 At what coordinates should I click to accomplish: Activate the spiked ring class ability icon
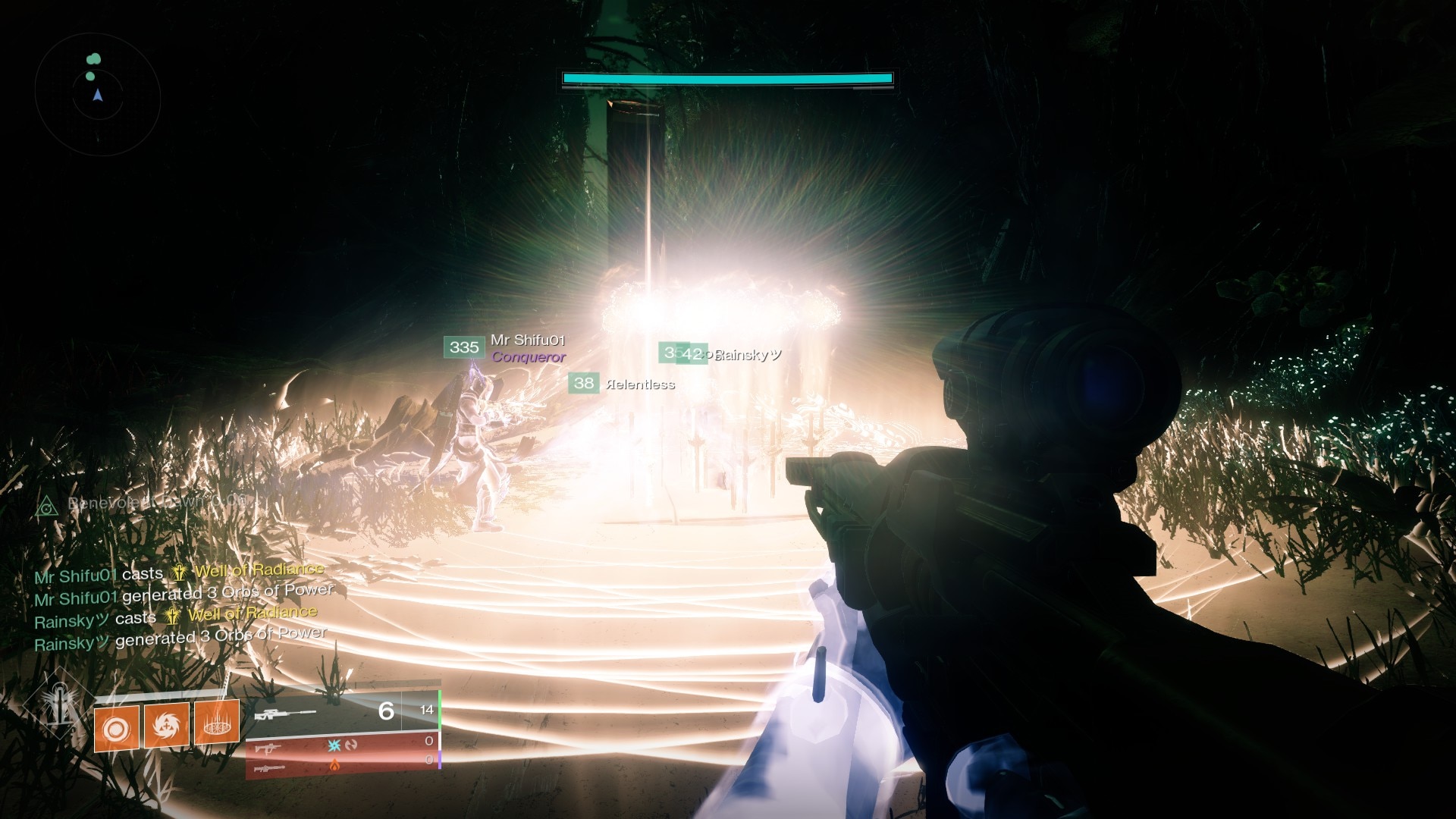pyautogui.click(x=217, y=721)
